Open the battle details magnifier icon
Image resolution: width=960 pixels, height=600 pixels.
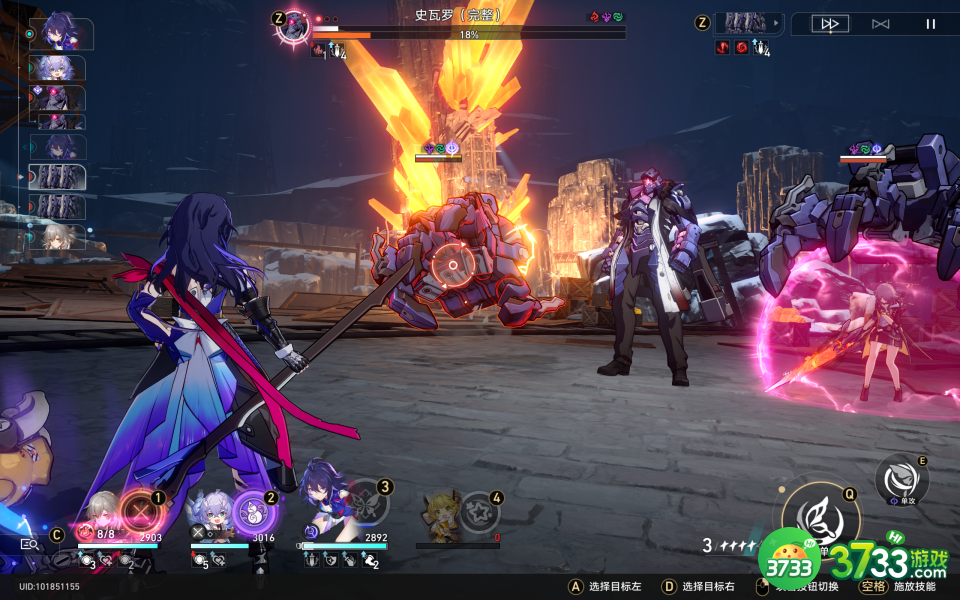[x=30, y=544]
